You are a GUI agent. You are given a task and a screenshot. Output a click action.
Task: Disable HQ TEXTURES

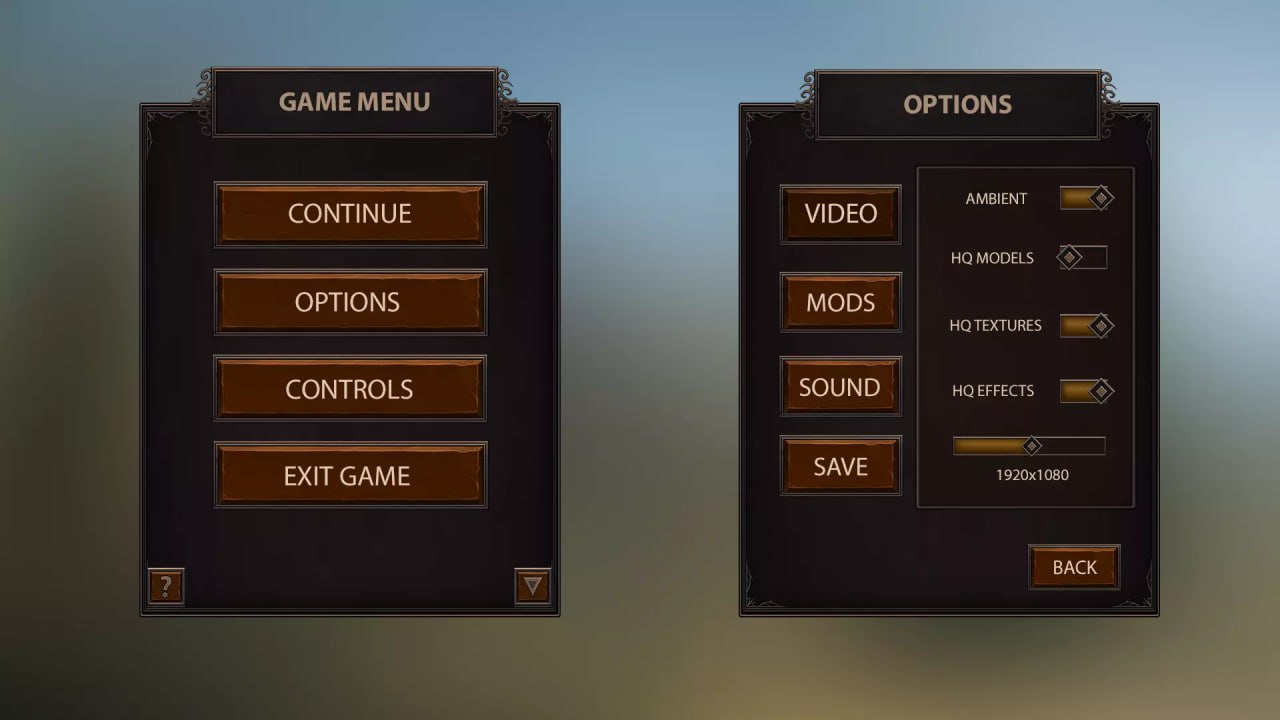pos(1086,325)
